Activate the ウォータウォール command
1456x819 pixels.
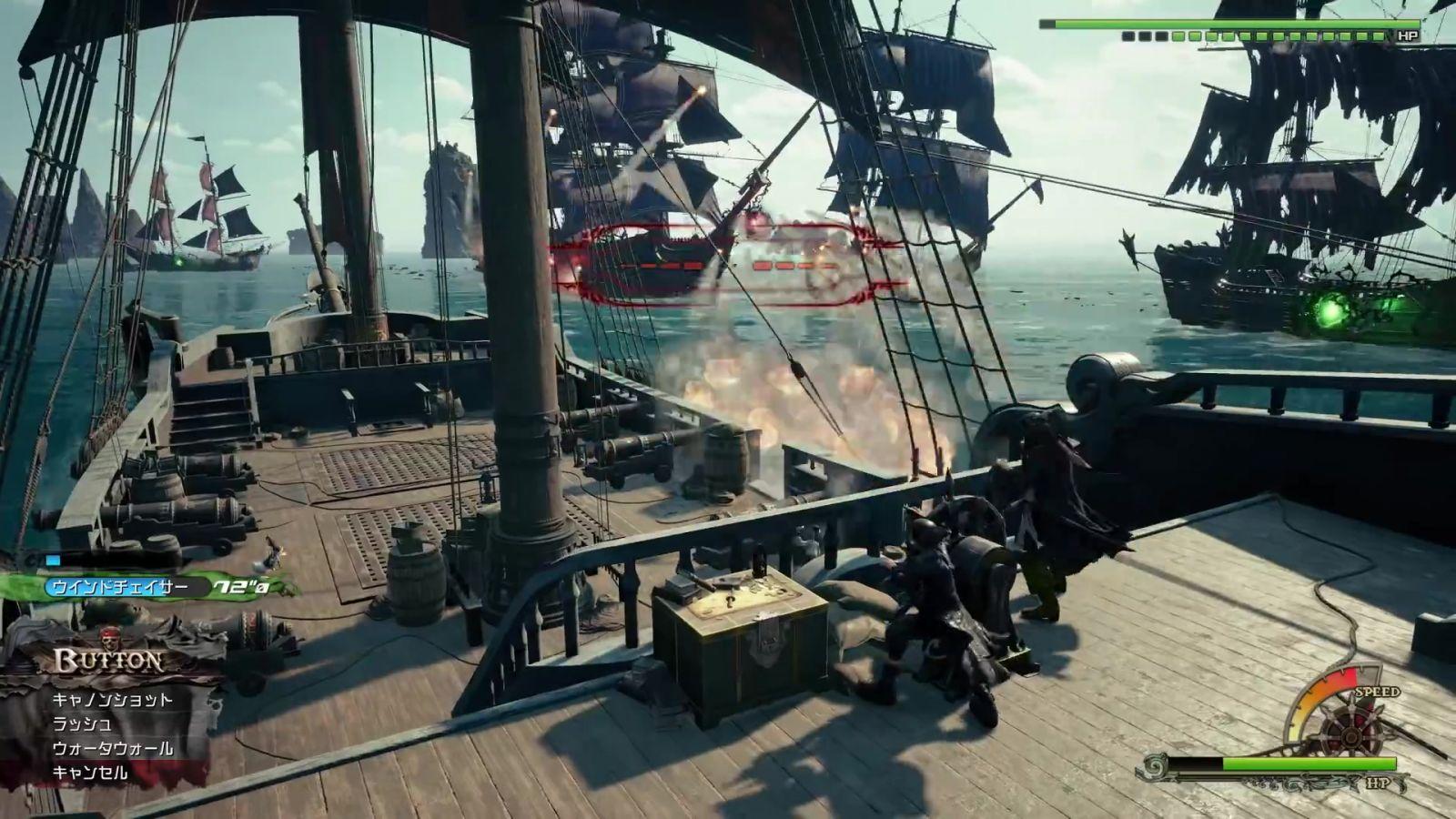pyautogui.click(x=112, y=749)
